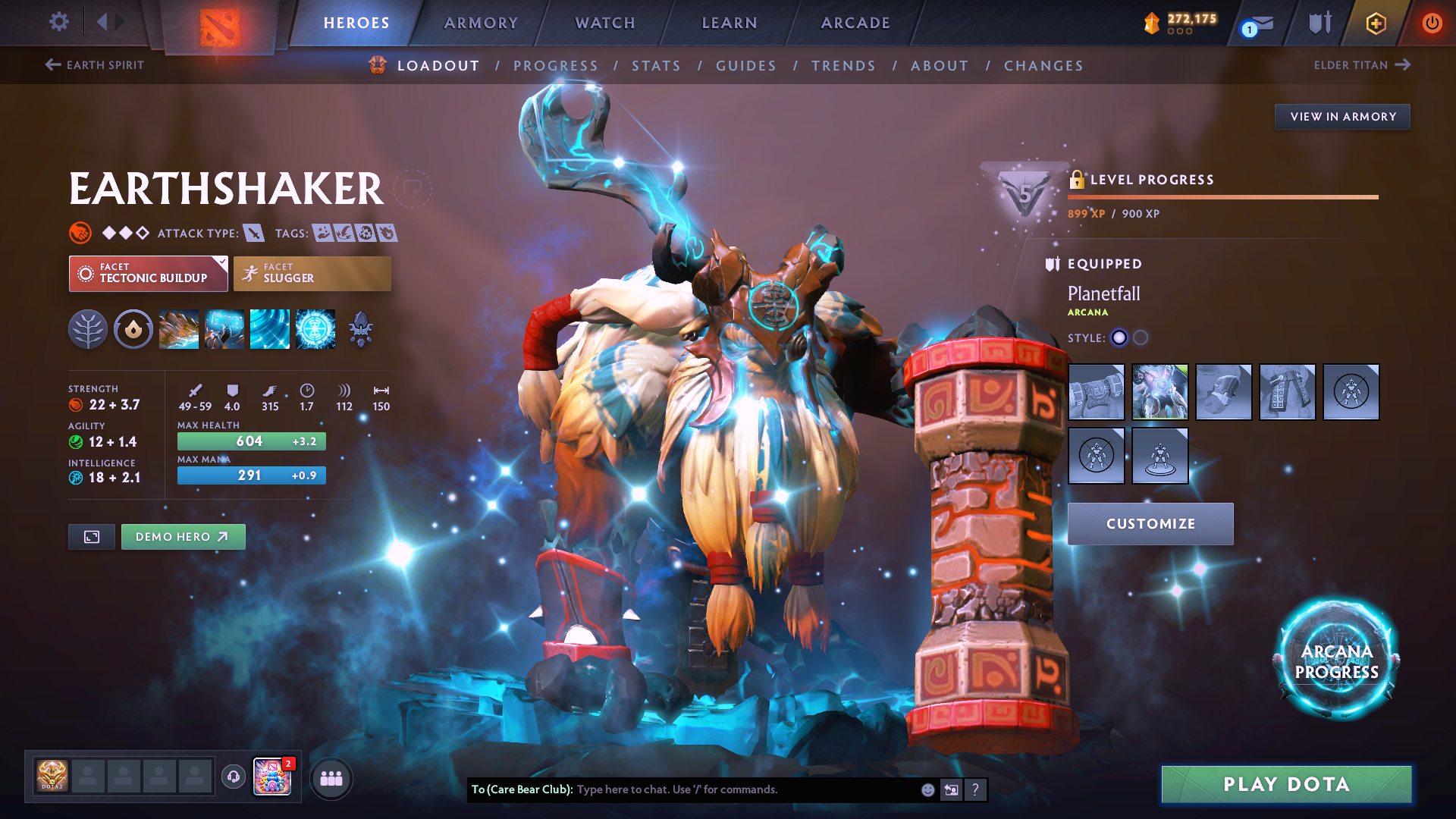The width and height of the screenshot is (1456, 819).
Task: Show the hero Stats page
Action: [656, 66]
